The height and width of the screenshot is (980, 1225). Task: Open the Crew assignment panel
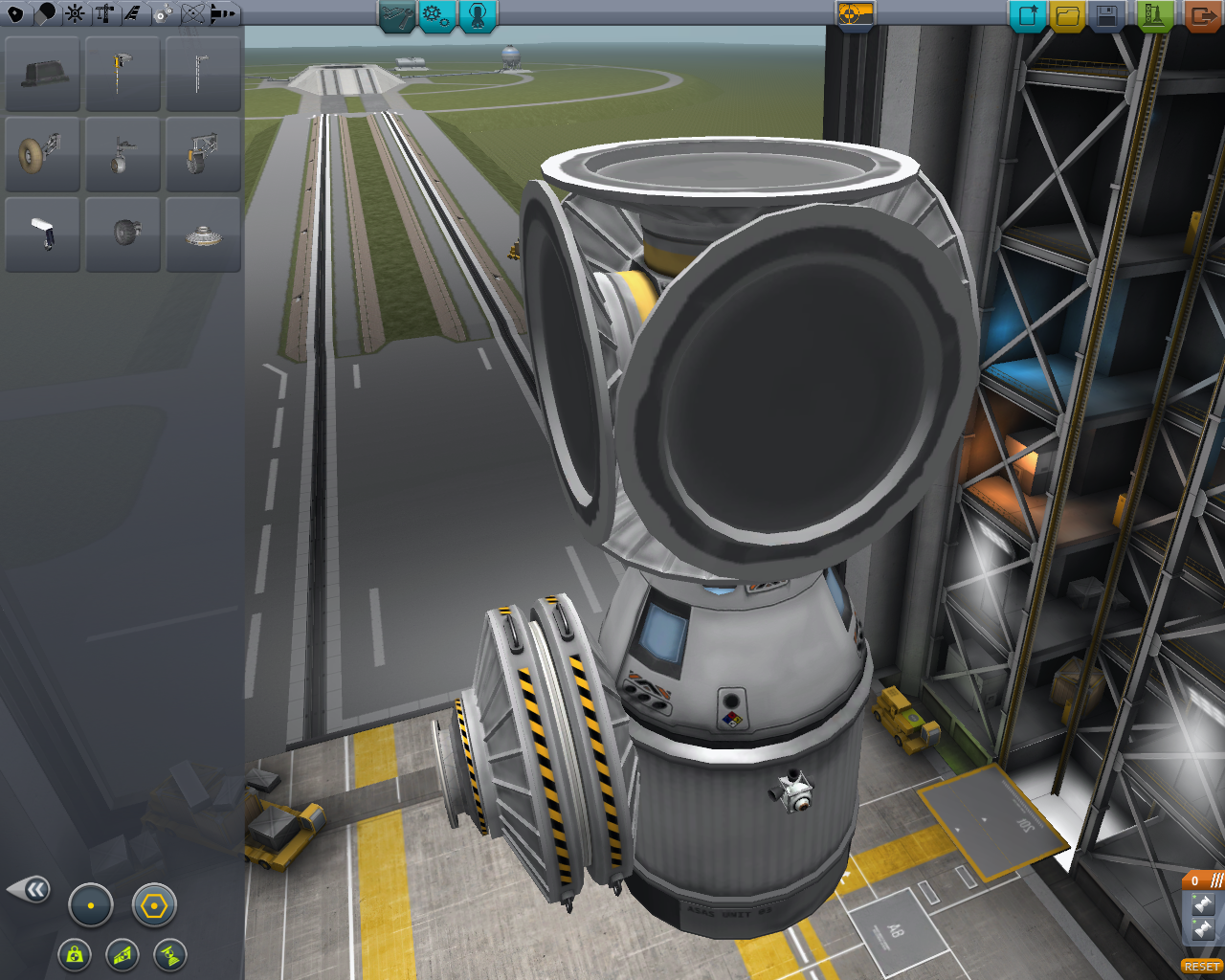(x=478, y=15)
